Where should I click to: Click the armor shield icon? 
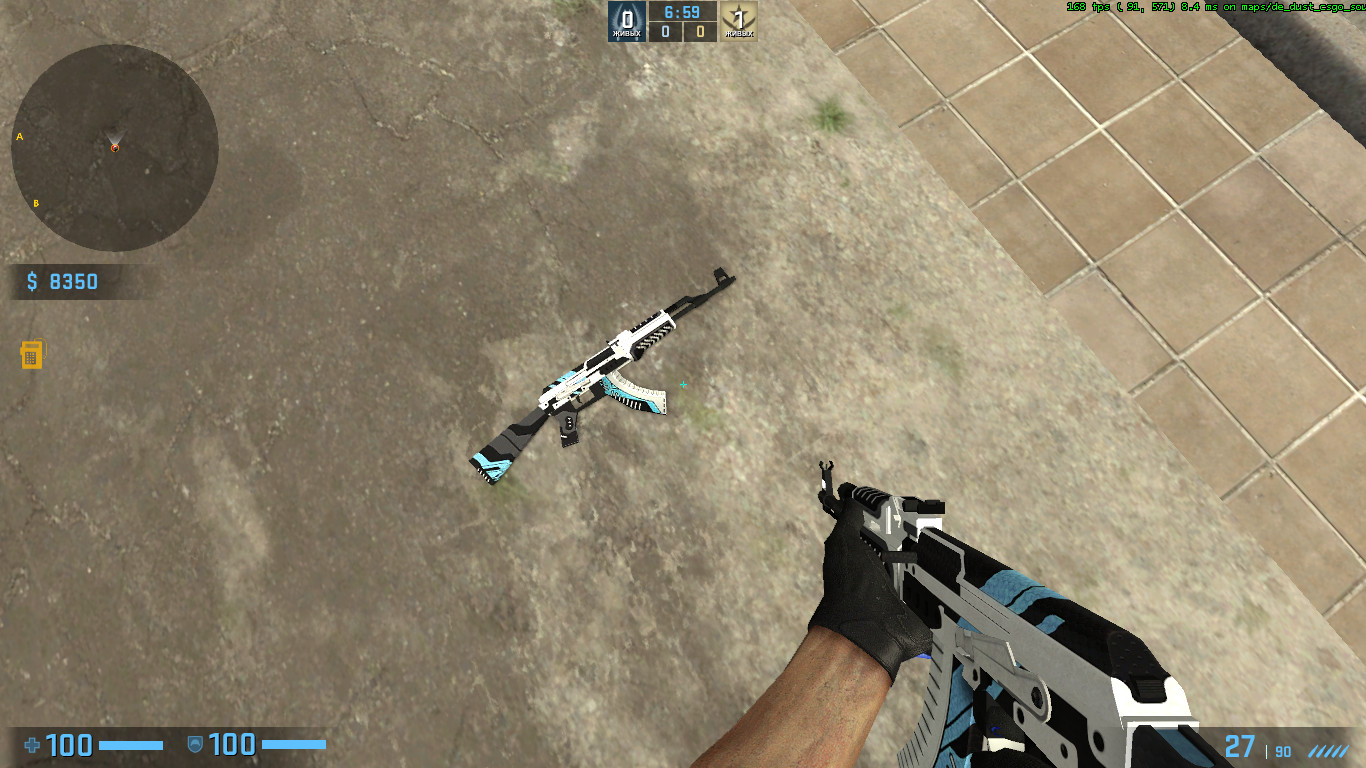click(195, 743)
